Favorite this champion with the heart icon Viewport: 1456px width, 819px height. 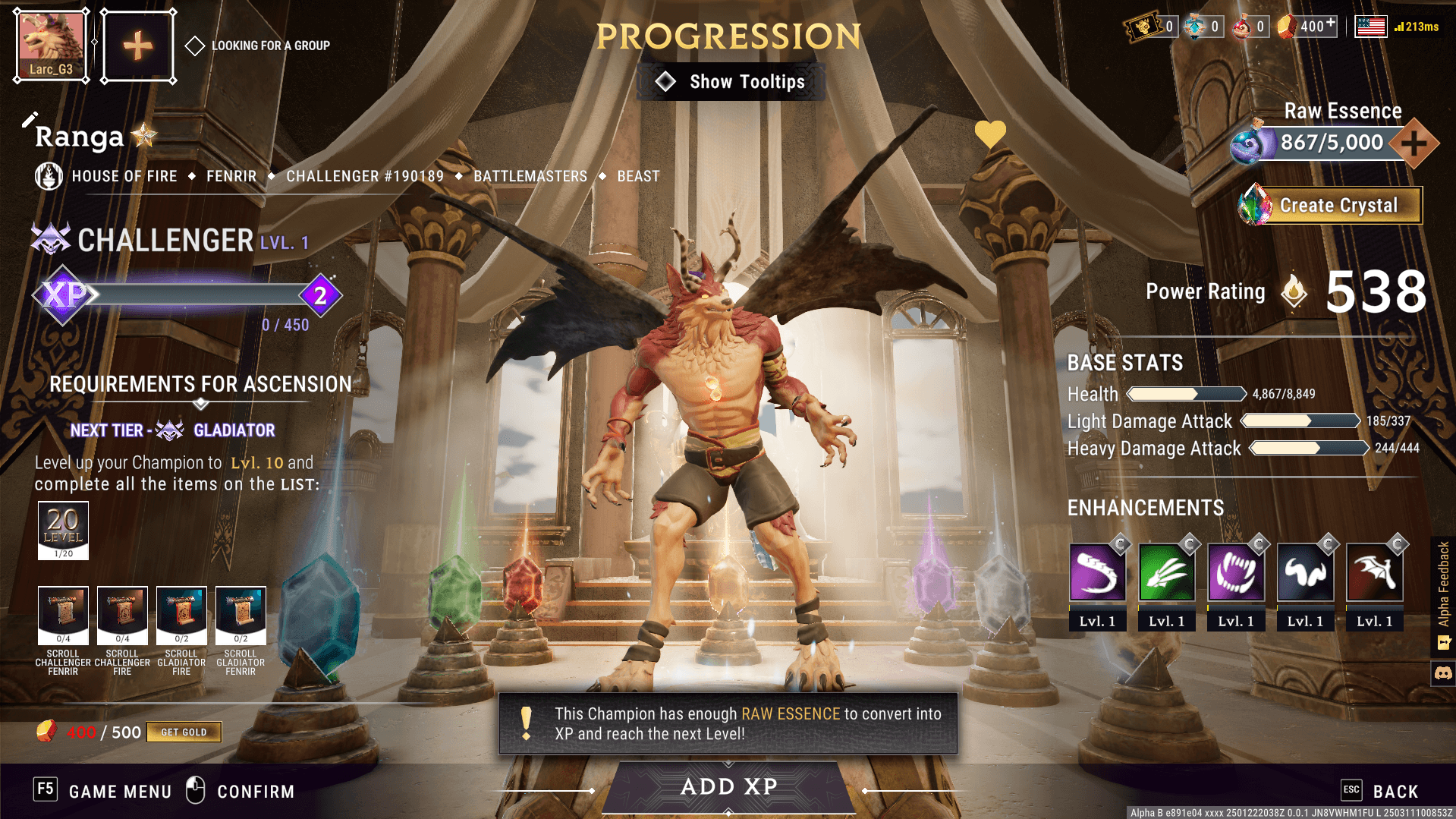pyautogui.click(x=989, y=134)
